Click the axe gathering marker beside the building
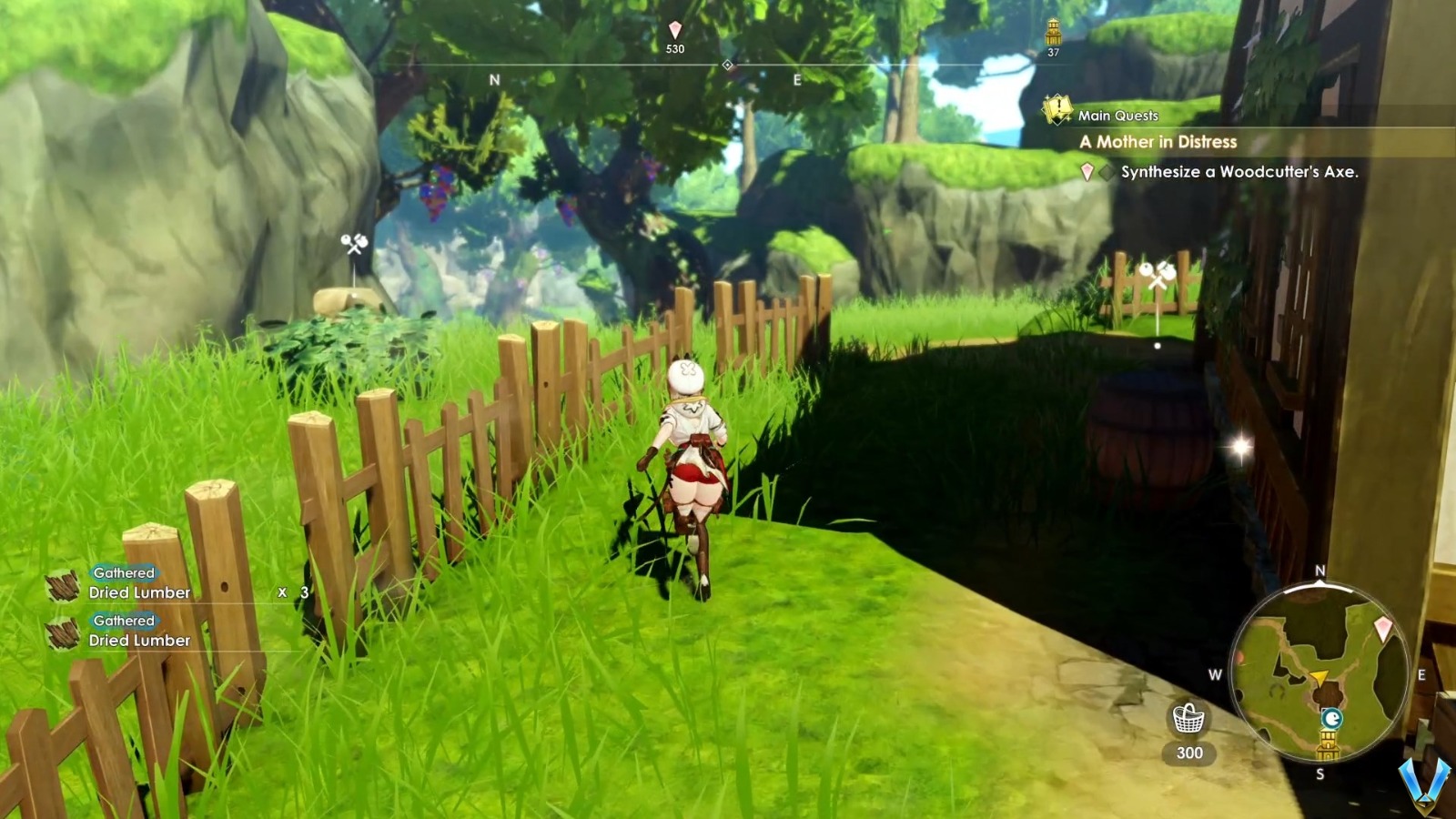The width and height of the screenshot is (1456, 819). click(1158, 273)
